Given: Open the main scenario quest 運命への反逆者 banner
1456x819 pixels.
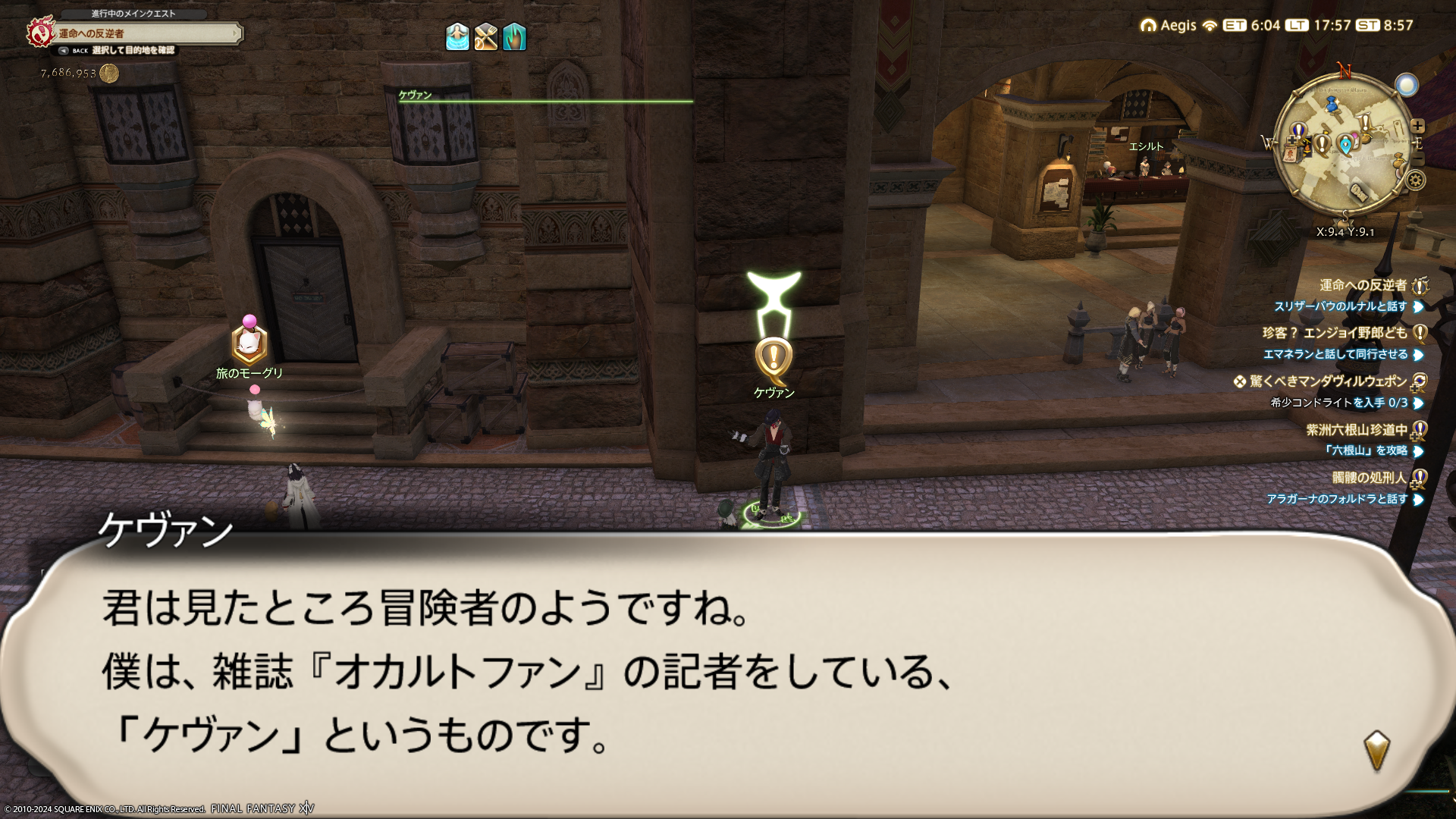Looking at the screenshot, I should (144, 33).
